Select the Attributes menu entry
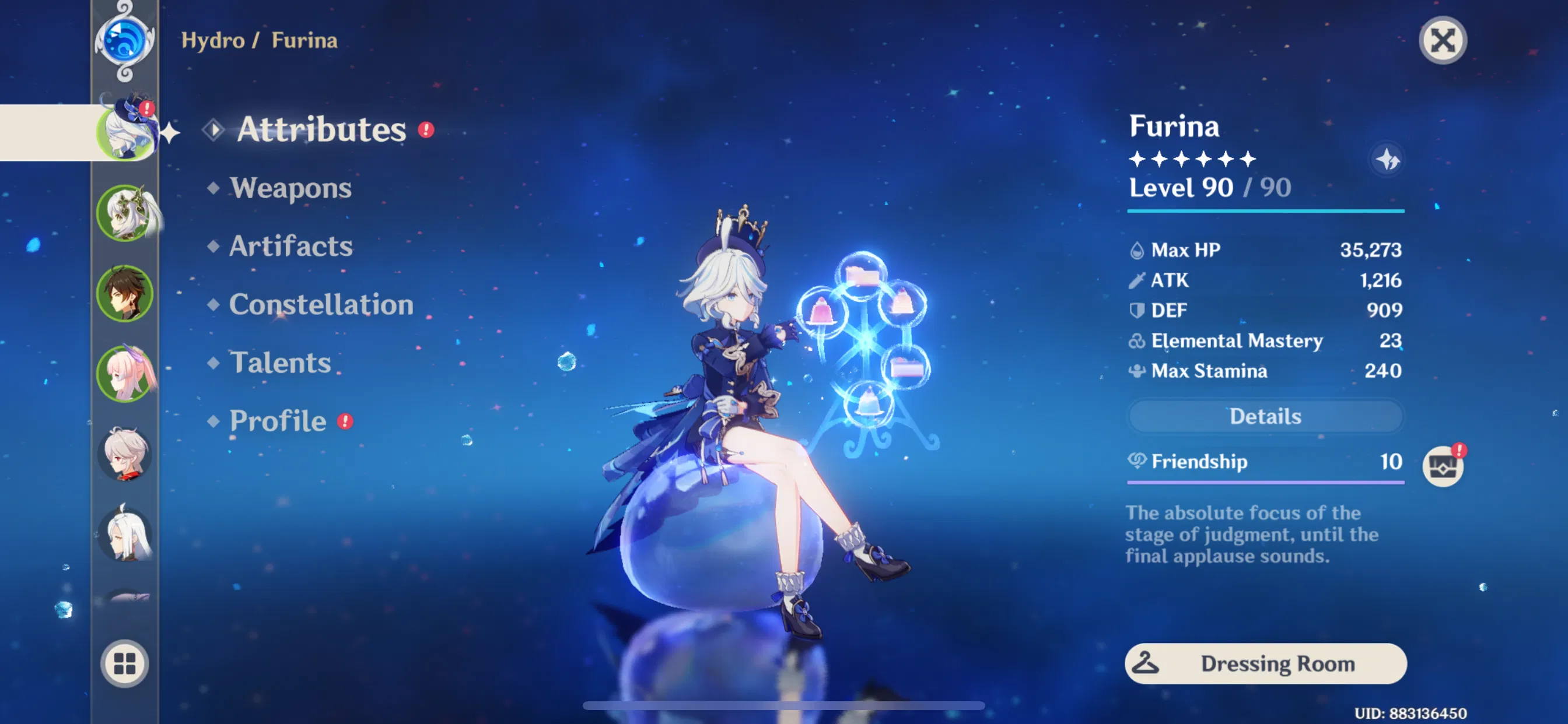This screenshot has height=724, width=1568. [321, 130]
